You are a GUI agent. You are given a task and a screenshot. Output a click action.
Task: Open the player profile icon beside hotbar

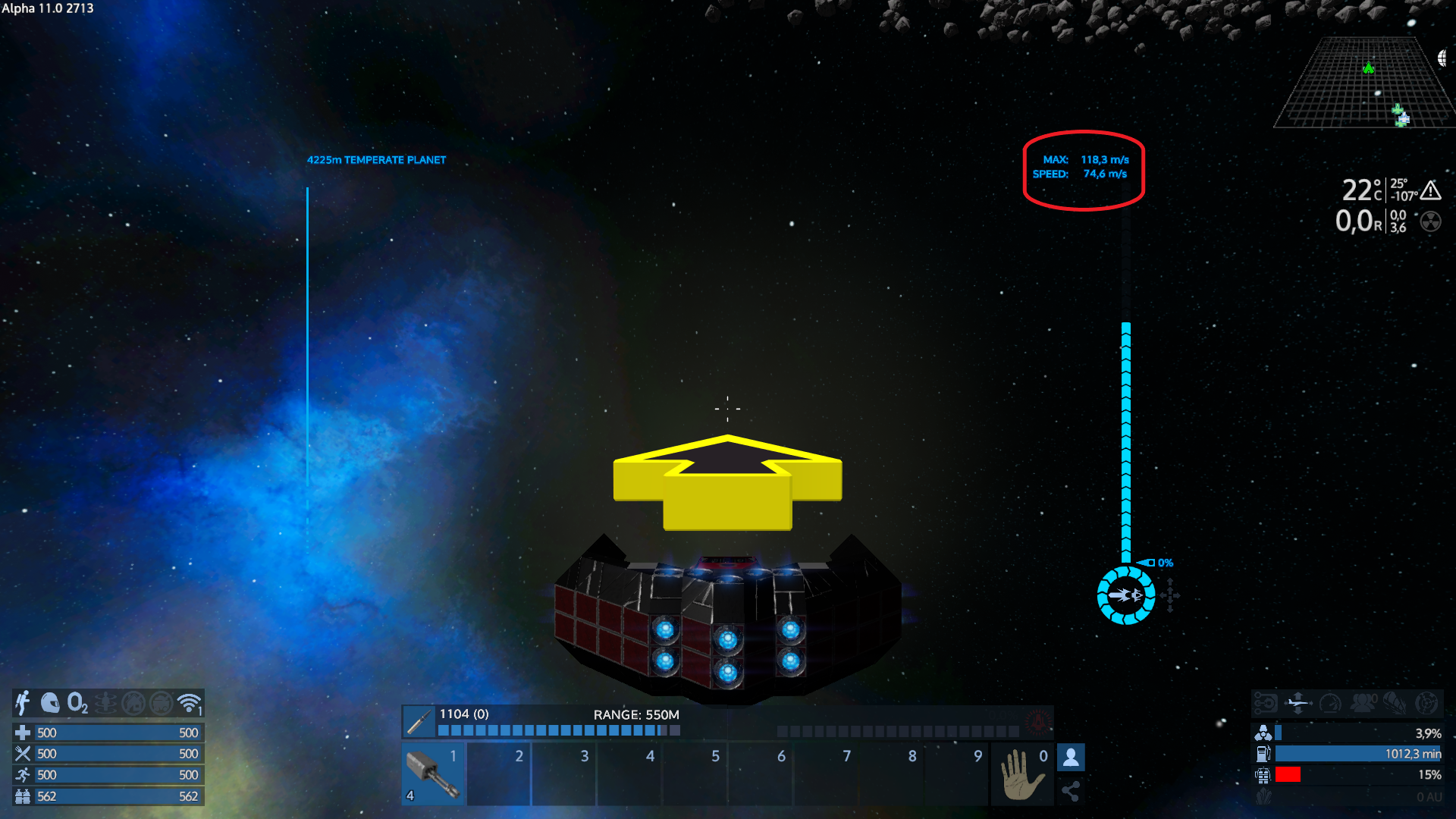point(1071,757)
